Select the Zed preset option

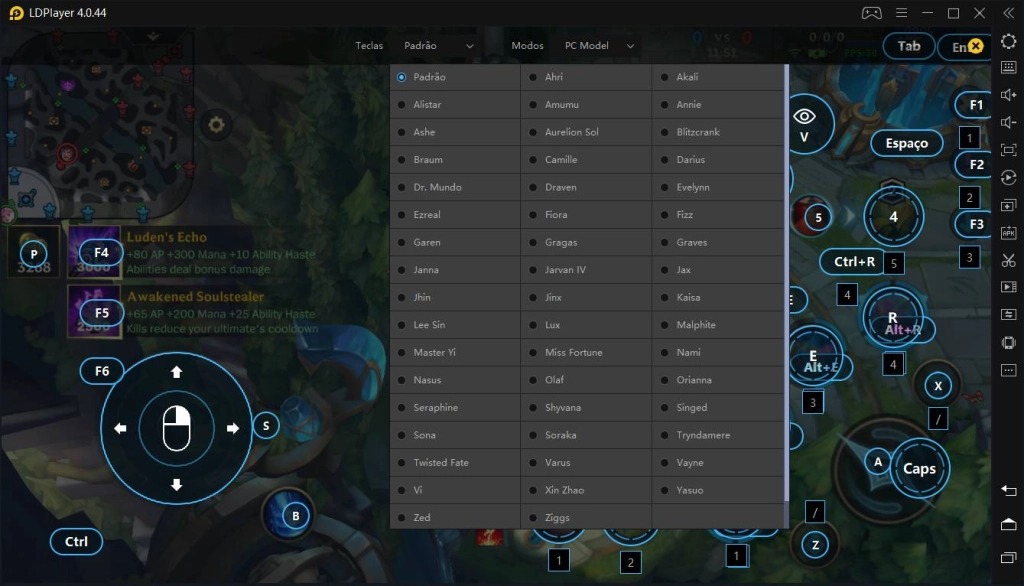coord(424,518)
